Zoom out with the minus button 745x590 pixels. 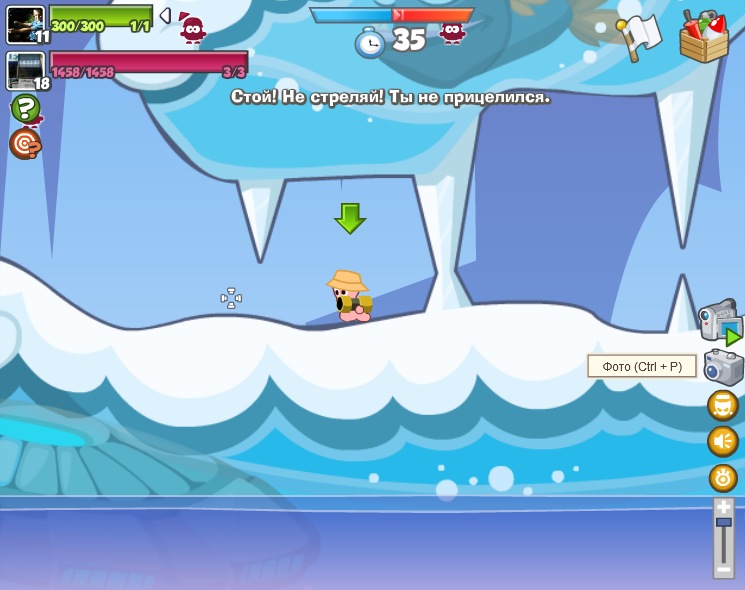pos(723,568)
